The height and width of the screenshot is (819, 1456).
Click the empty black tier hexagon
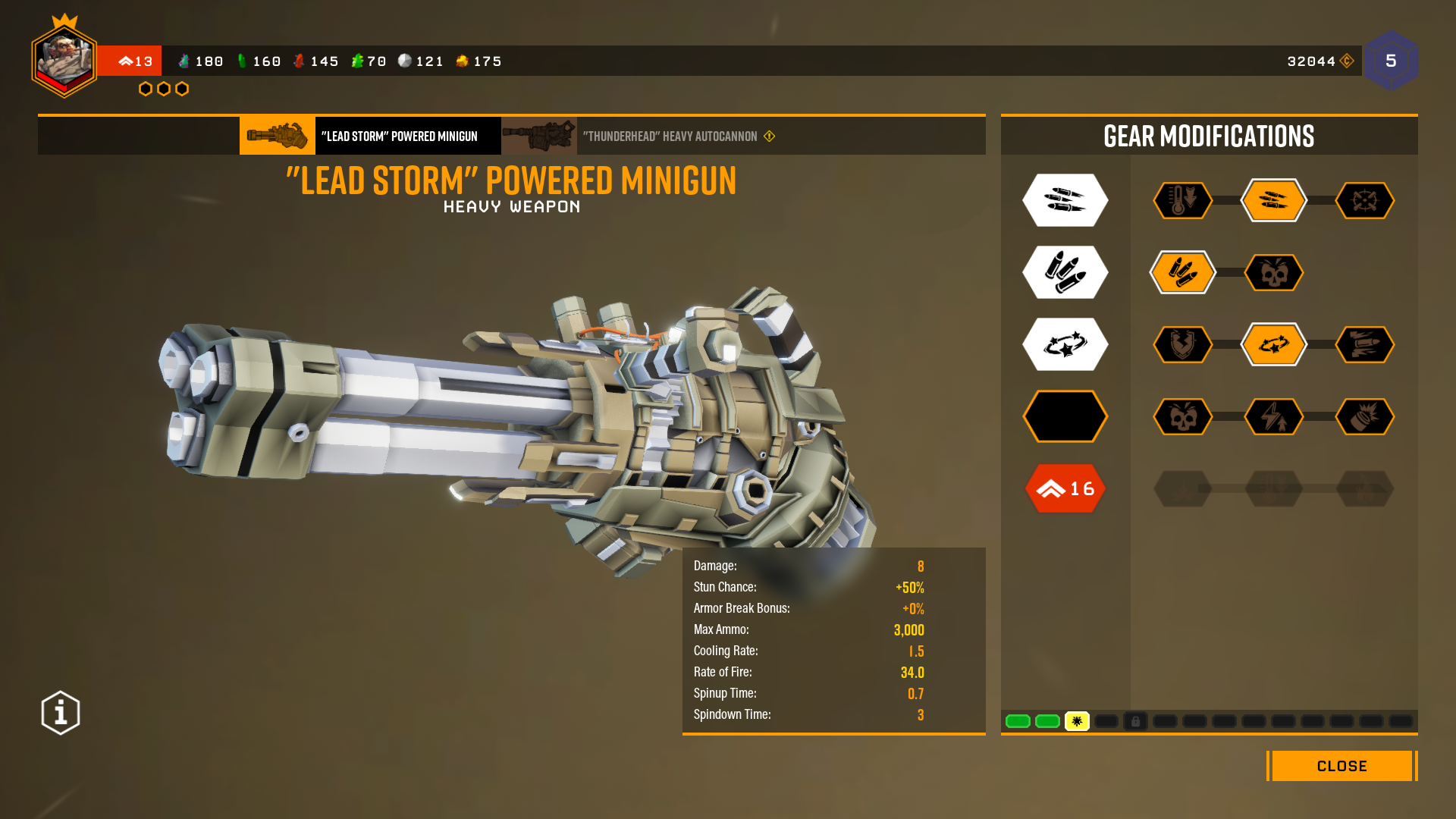pyautogui.click(x=1065, y=416)
